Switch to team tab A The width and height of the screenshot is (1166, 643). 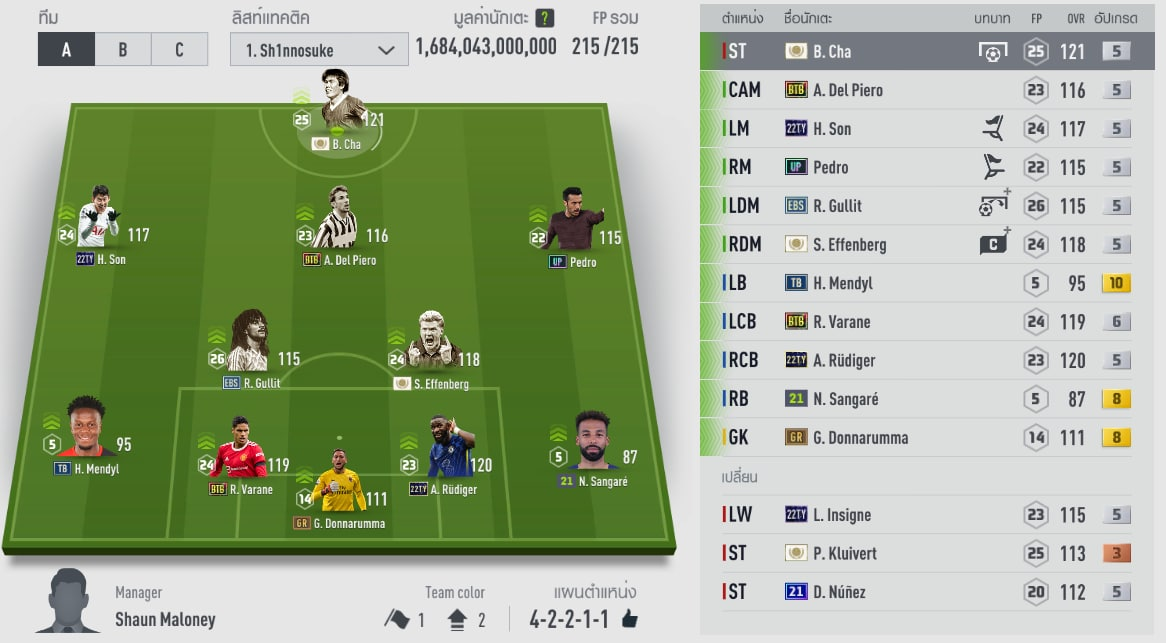[x=66, y=49]
